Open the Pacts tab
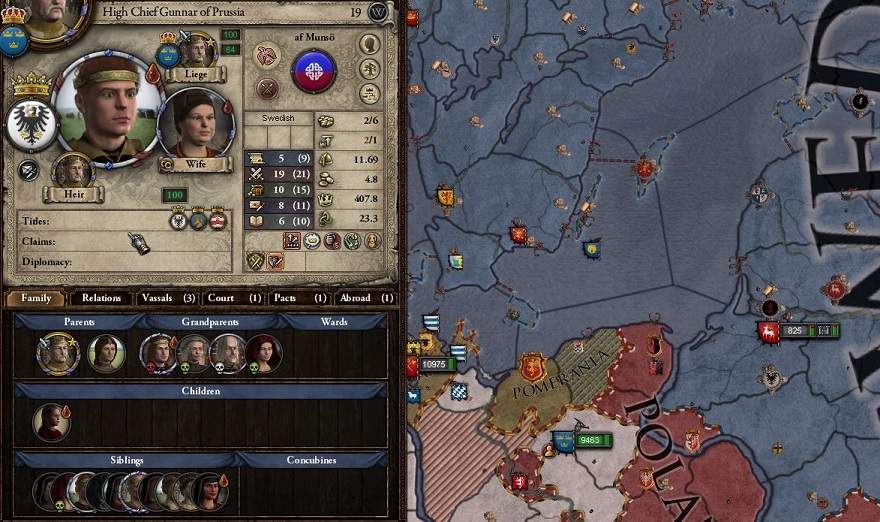The image size is (880, 522). pyautogui.click(x=299, y=298)
